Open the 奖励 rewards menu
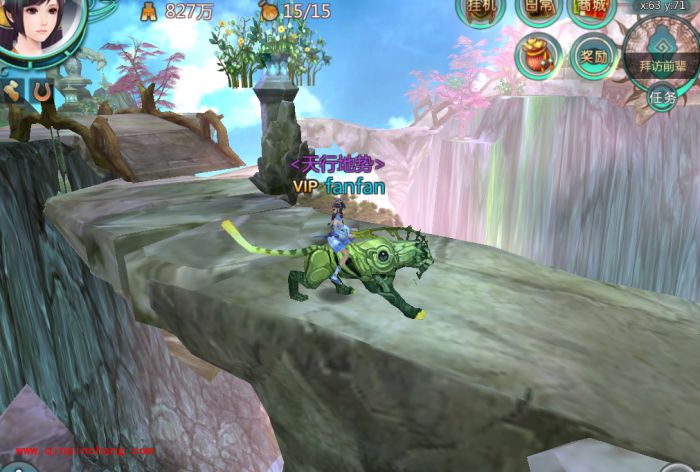 pyautogui.click(x=592, y=56)
